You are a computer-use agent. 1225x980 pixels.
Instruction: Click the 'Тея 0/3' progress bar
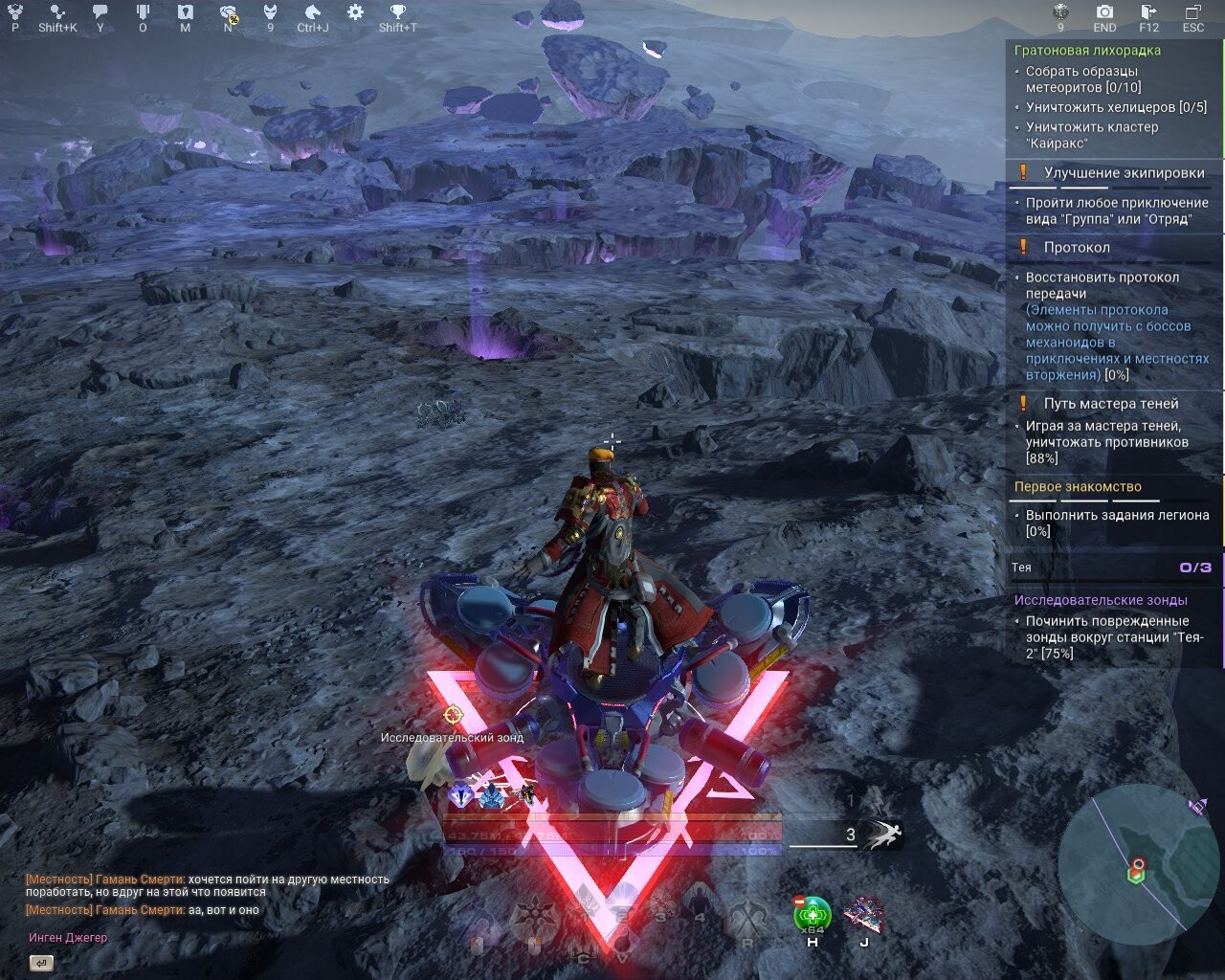point(1113,567)
